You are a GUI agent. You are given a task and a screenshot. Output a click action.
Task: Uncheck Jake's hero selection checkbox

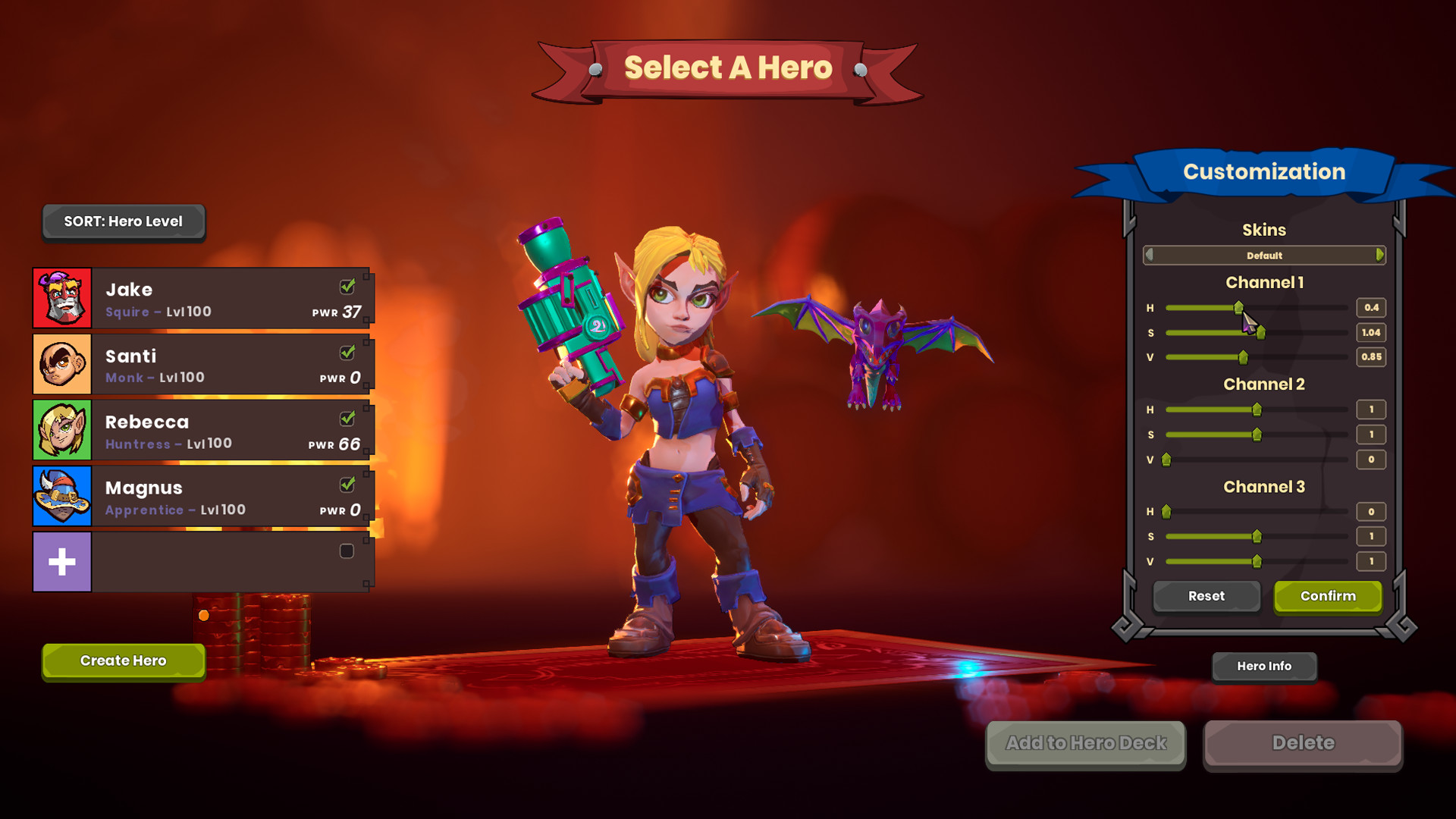347,286
